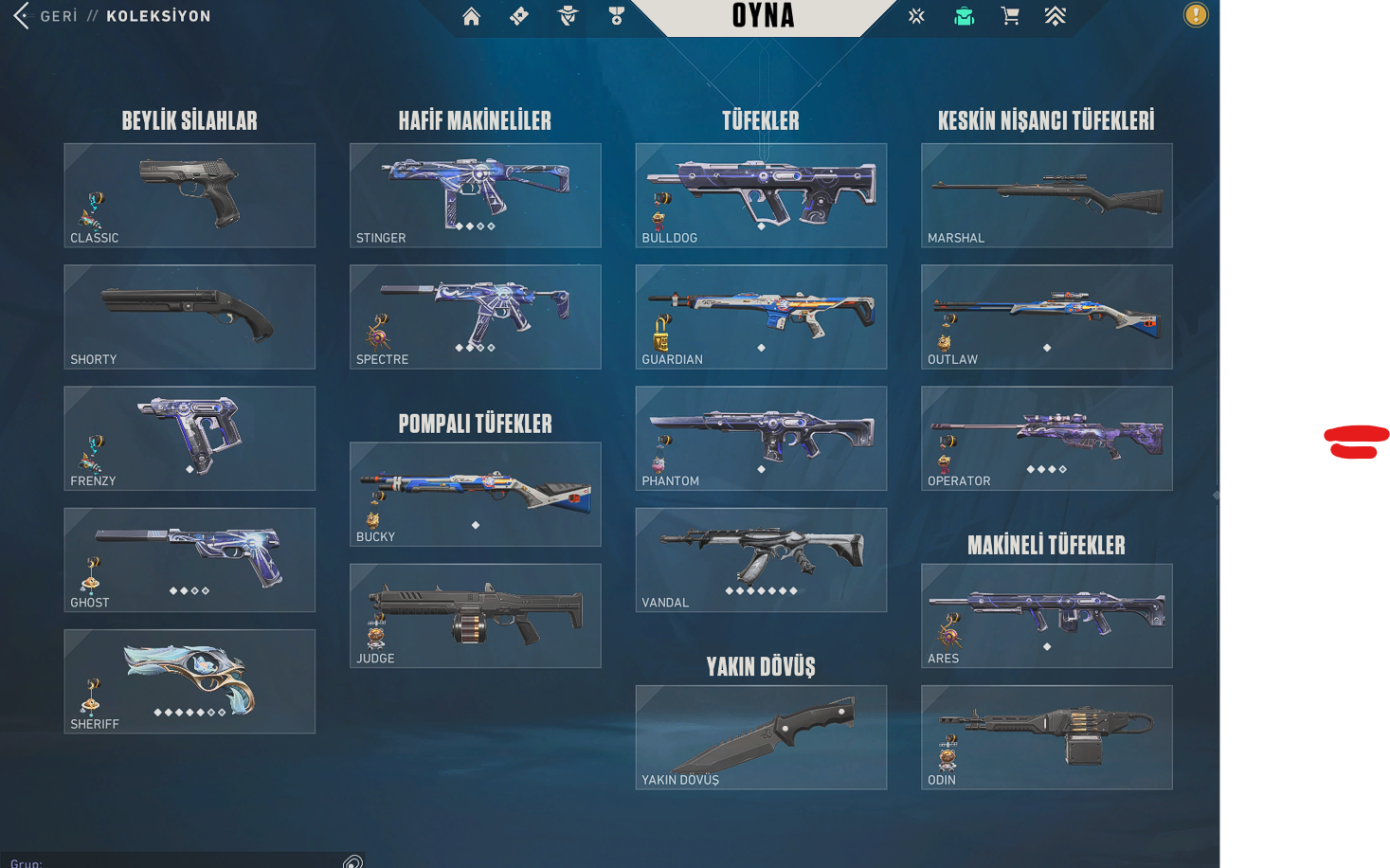This screenshot has width=1390, height=868.
Task: Select the Judge shotgun slot
Action: click(475, 615)
